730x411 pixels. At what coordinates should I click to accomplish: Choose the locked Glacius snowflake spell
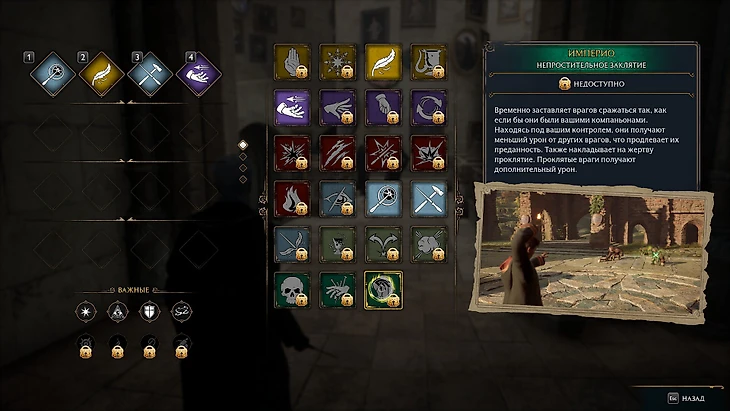click(337, 60)
